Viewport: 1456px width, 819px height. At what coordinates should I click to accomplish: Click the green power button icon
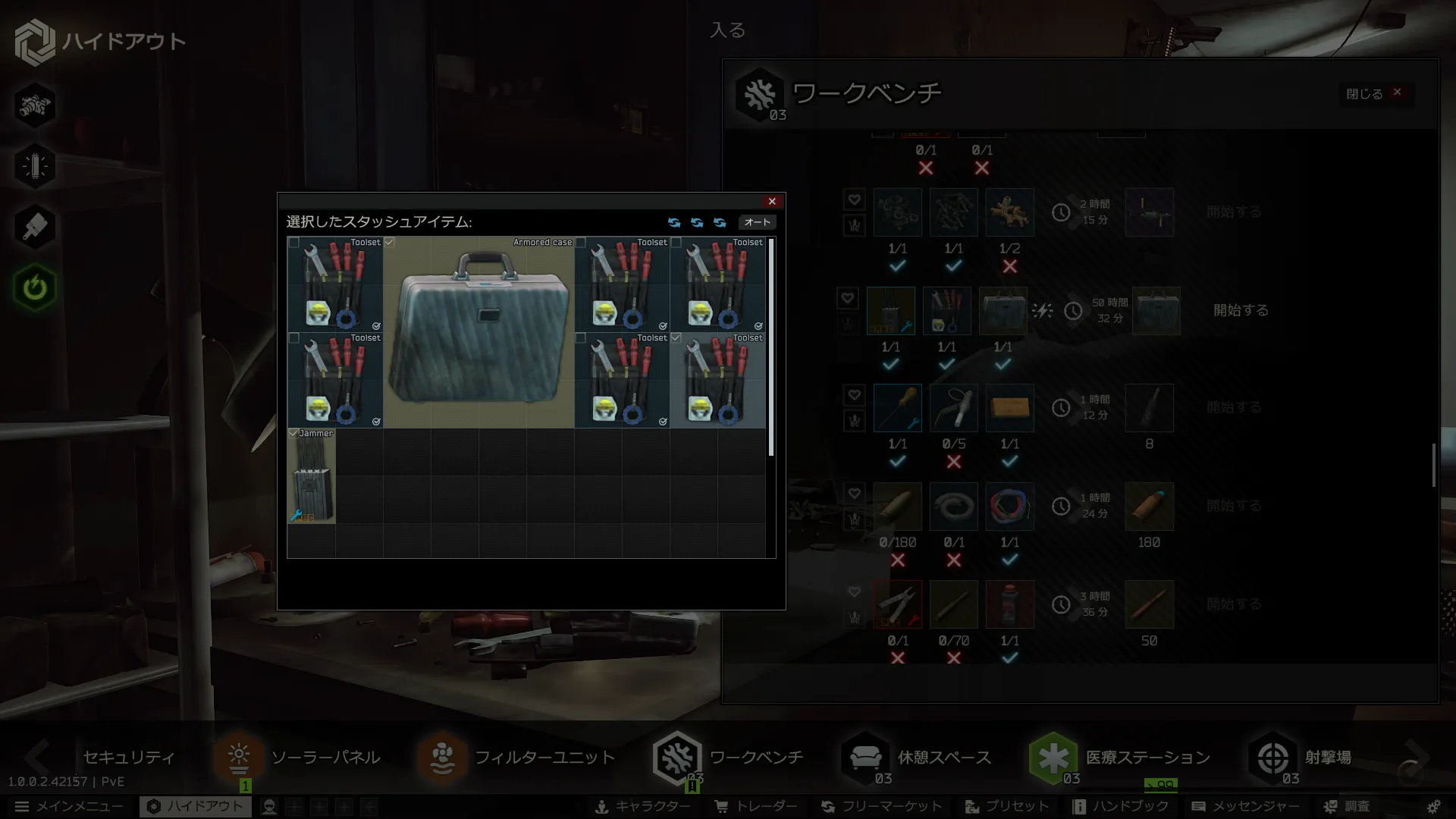pyautogui.click(x=35, y=288)
